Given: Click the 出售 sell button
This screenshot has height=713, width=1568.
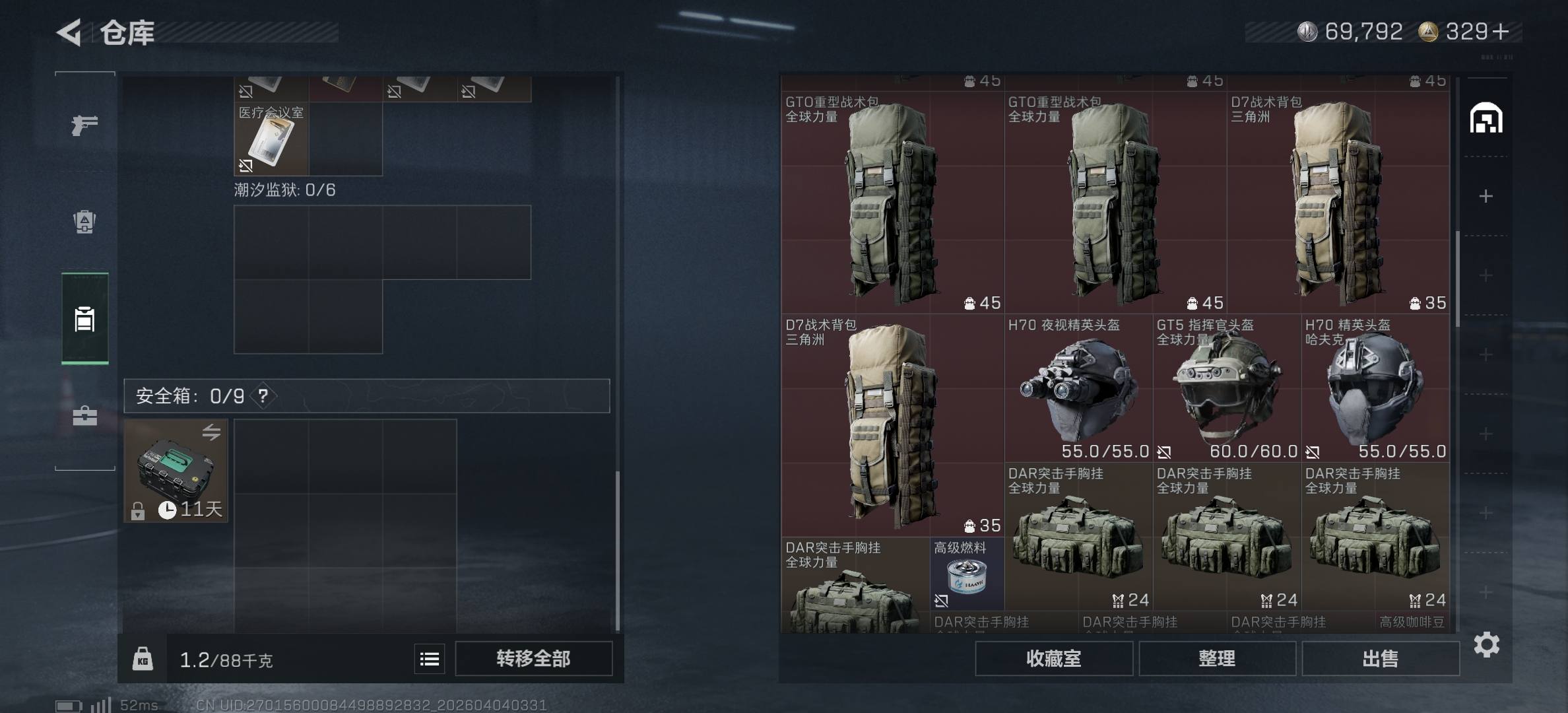Looking at the screenshot, I should 1381,659.
